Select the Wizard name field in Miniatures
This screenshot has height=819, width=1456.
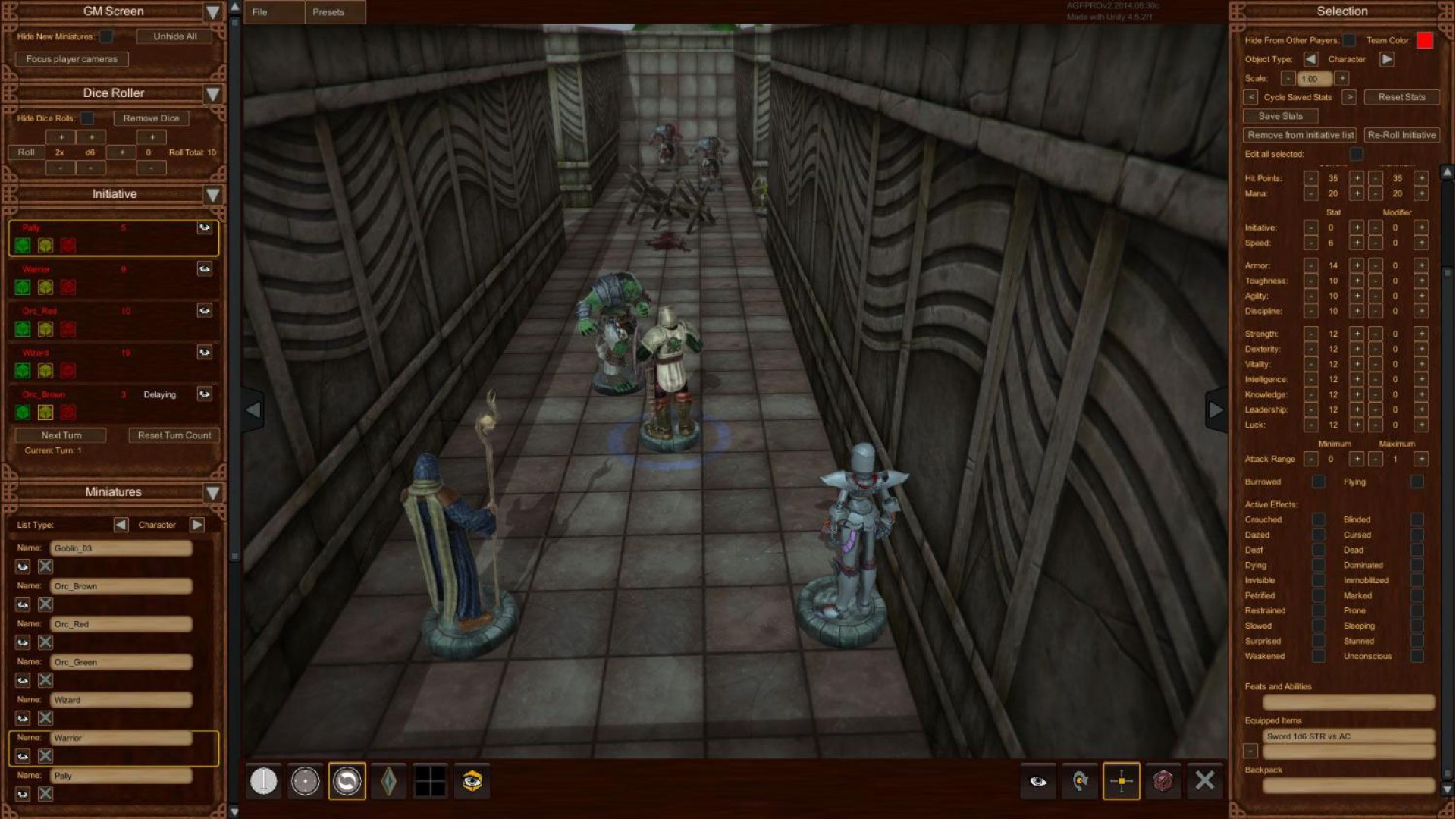pyautogui.click(x=121, y=700)
